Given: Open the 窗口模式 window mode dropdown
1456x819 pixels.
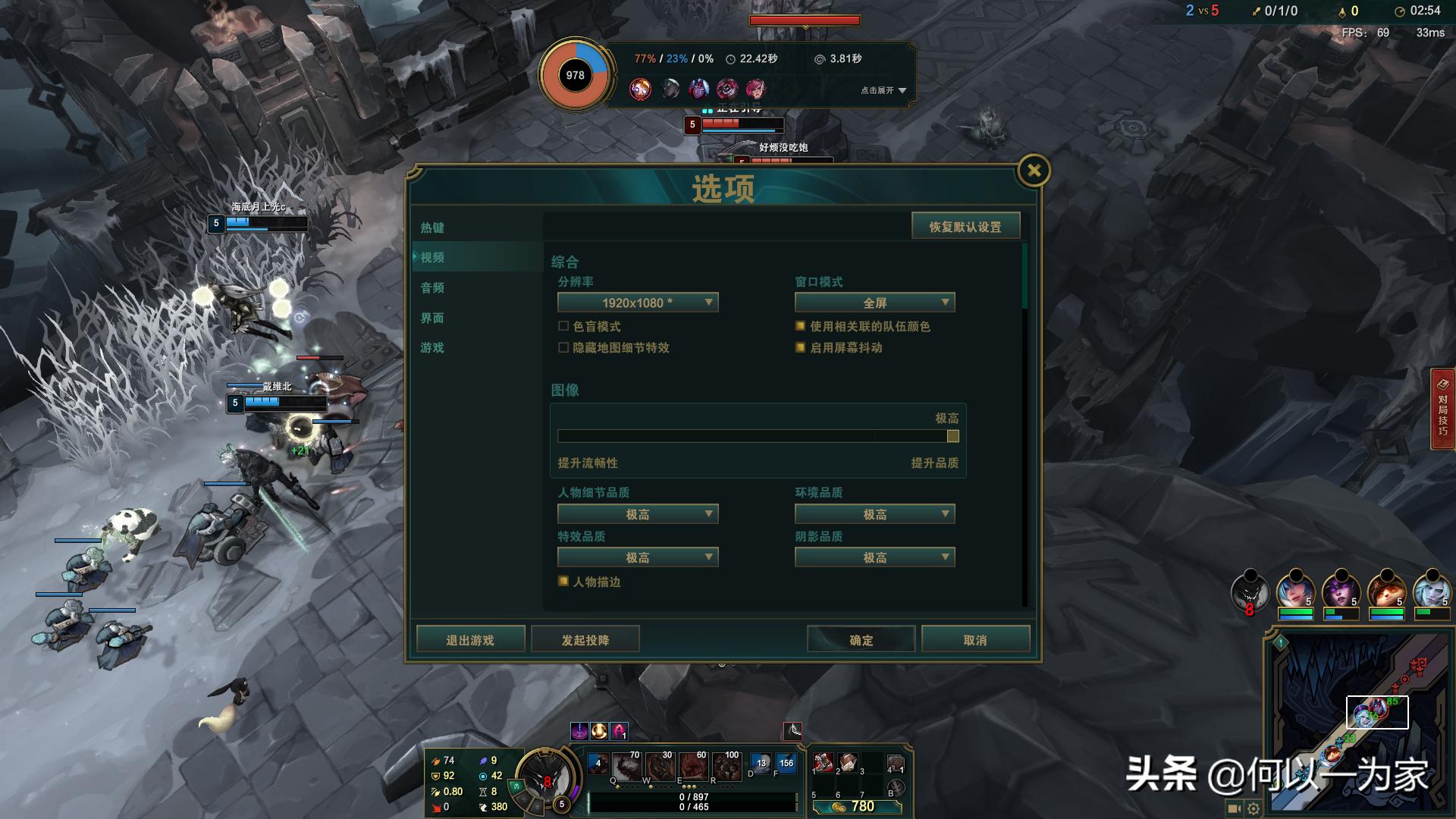Looking at the screenshot, I should pos(874,302).
